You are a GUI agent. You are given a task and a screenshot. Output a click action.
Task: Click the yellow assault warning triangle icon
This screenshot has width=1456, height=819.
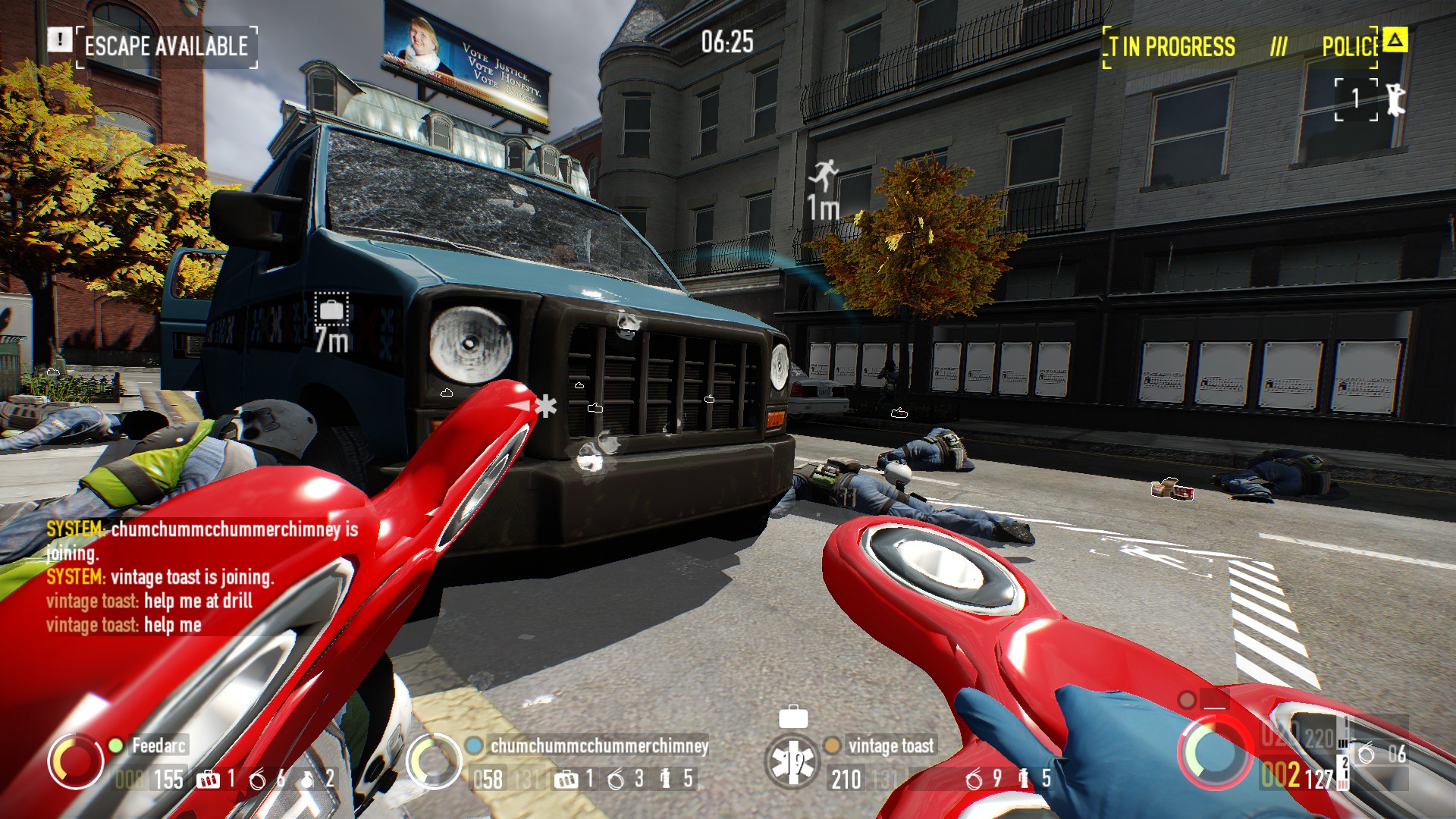pos(1395,39)
